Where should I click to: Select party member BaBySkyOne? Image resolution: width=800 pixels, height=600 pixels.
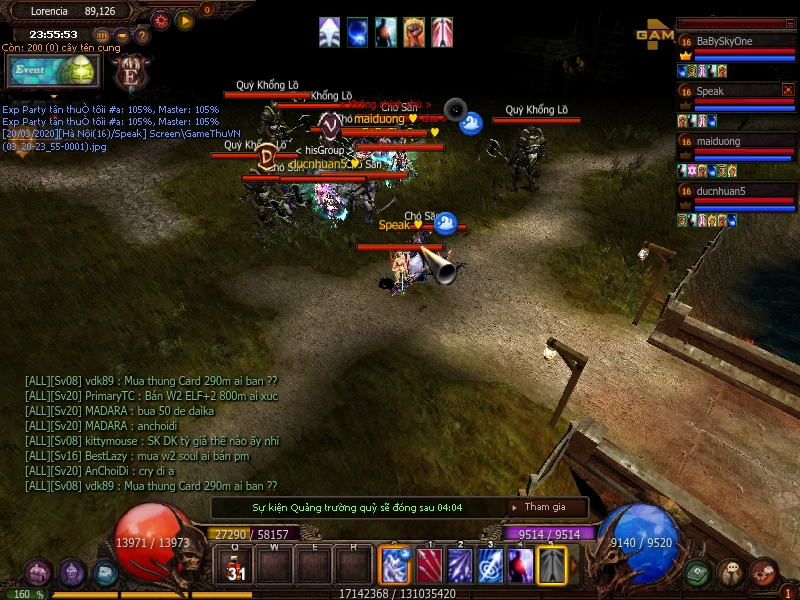pyautogui.click(x=738, y=41)
